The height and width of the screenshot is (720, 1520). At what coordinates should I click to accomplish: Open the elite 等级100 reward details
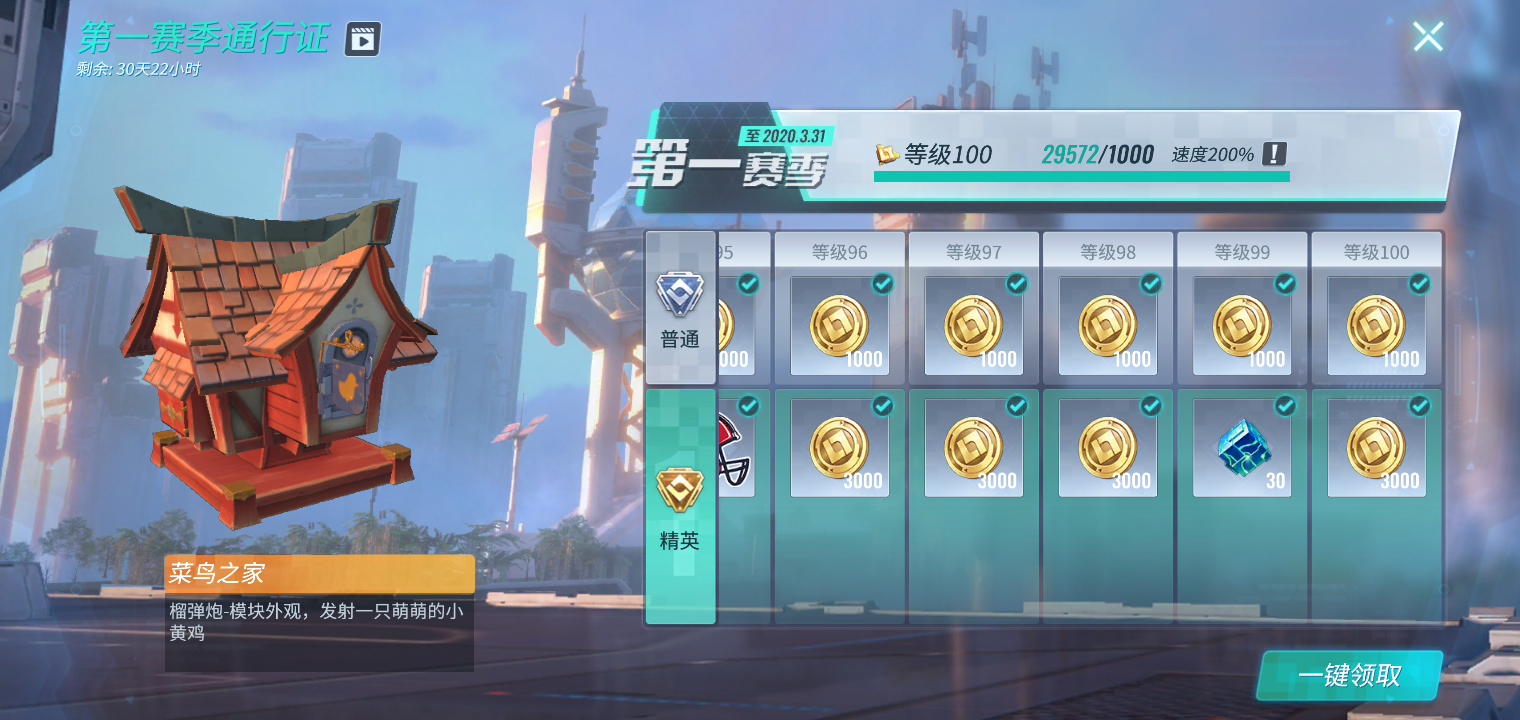(x=1376, y=447)
